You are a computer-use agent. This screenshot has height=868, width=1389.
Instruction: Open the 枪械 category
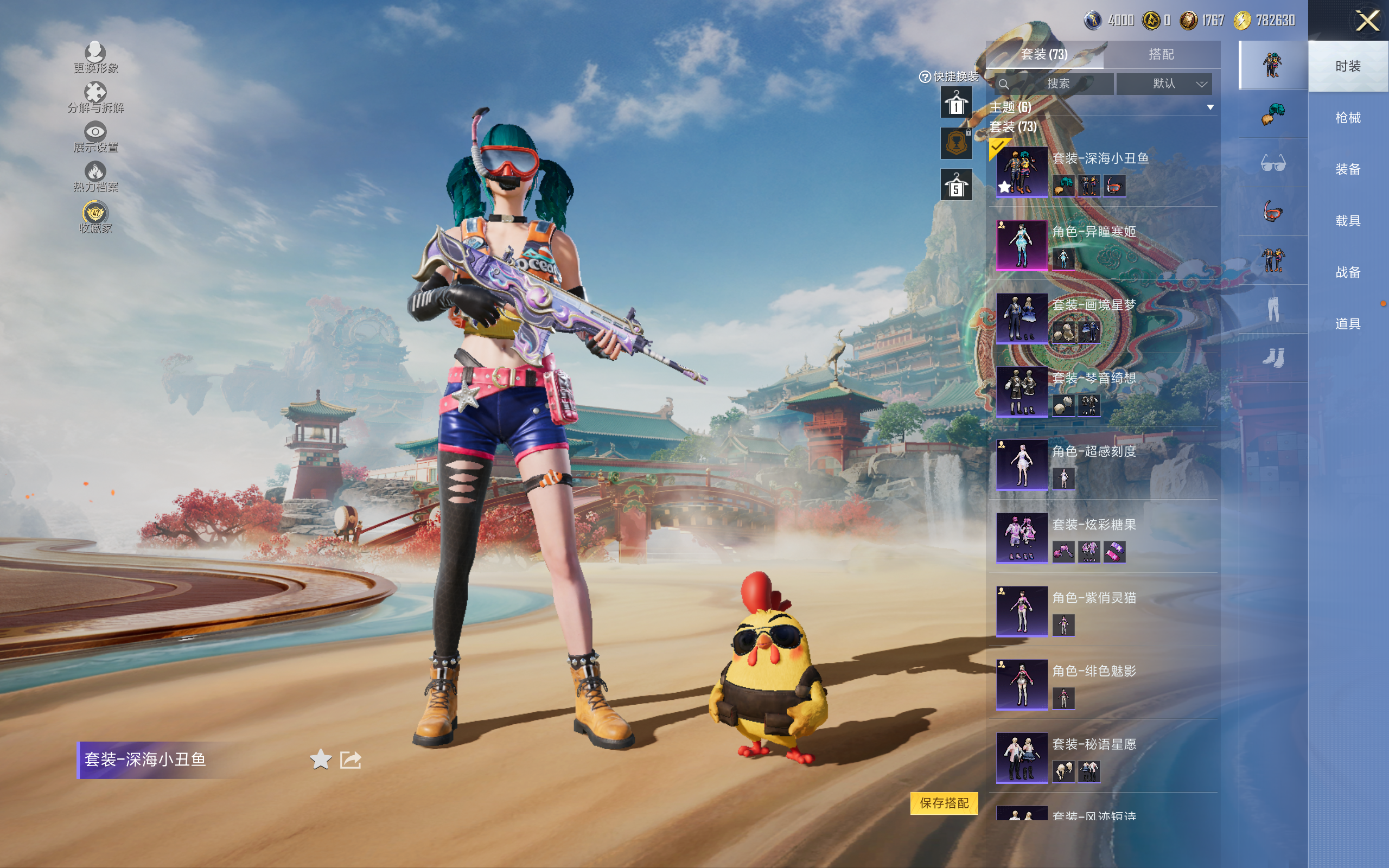pos(1347,118)
